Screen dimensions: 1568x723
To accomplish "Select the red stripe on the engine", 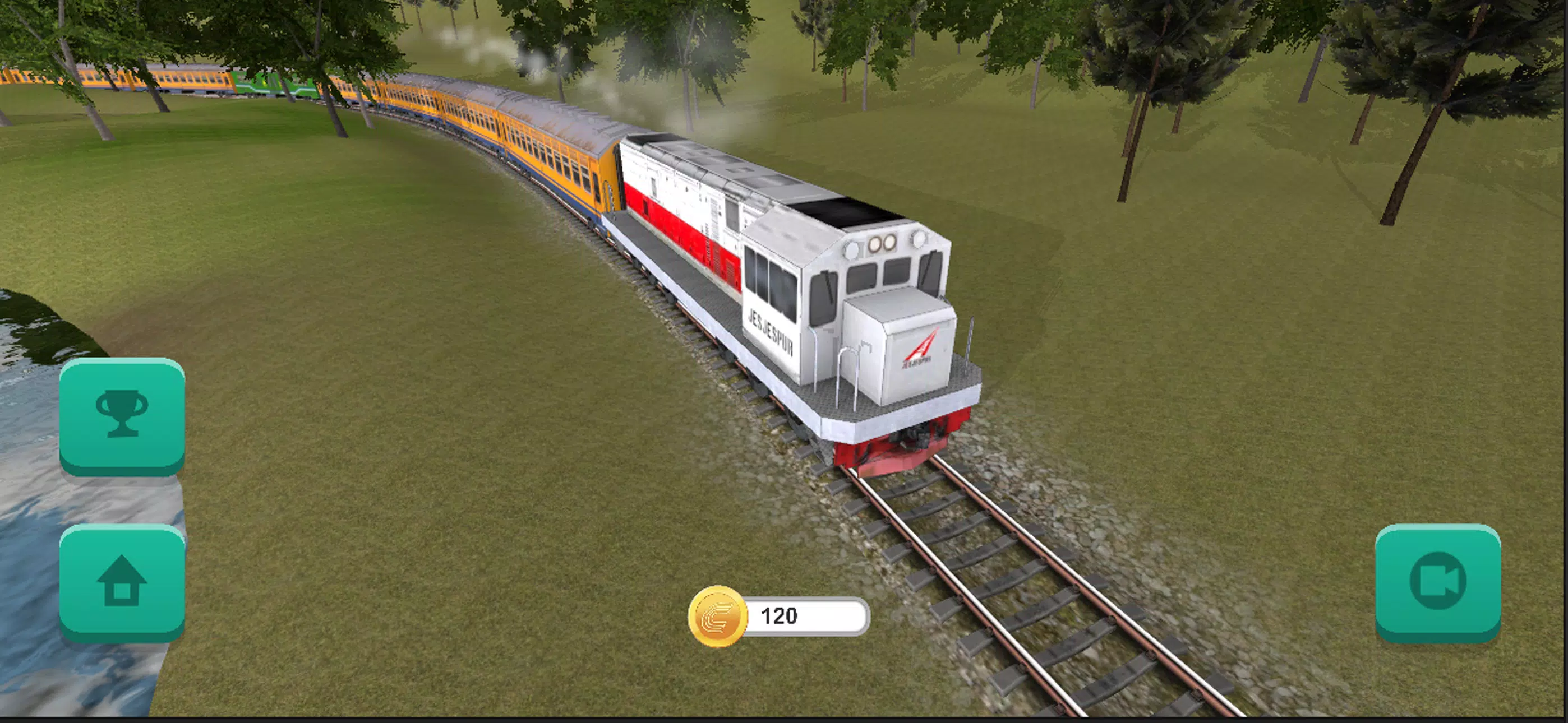I will click(682, 231).
